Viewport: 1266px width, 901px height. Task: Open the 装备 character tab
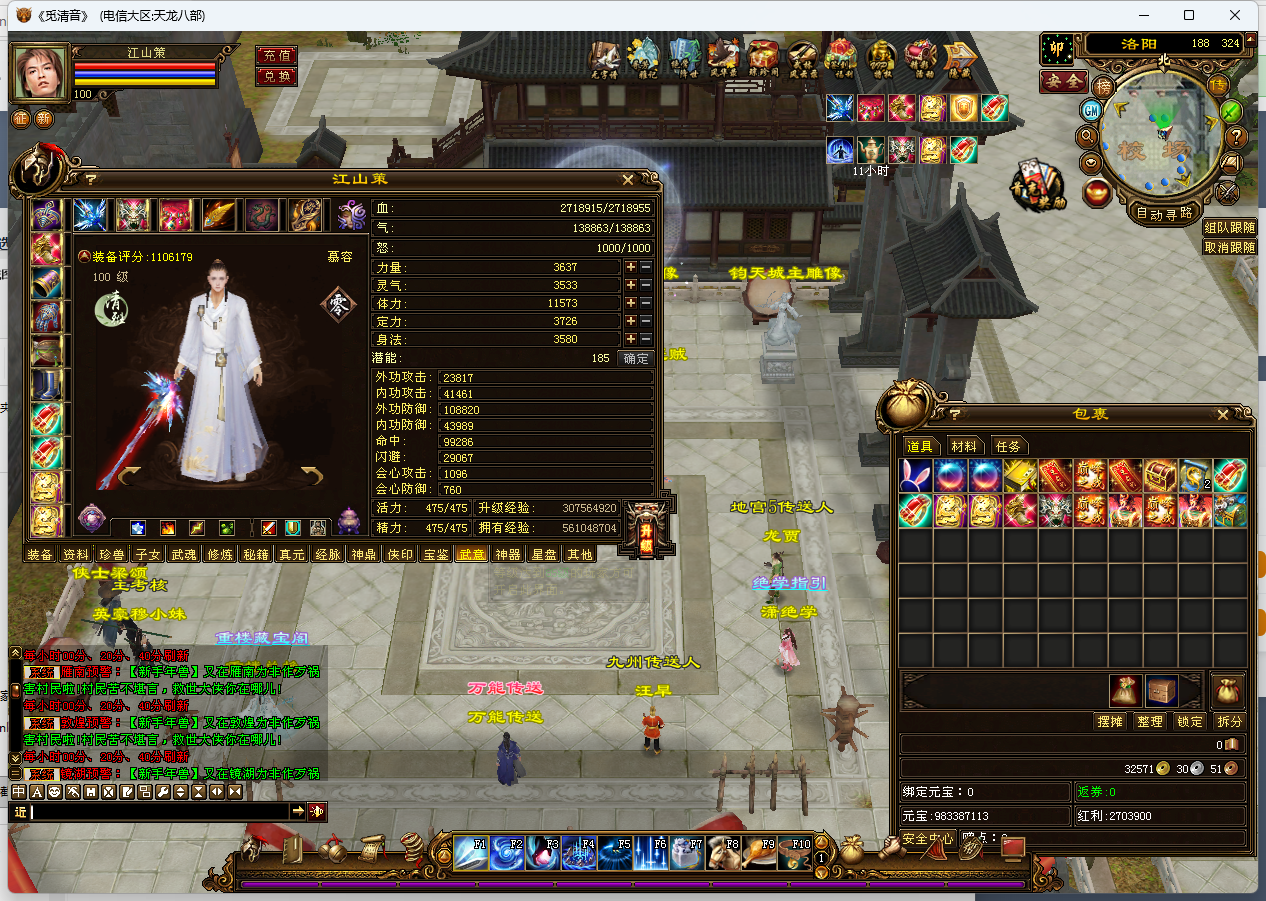(41, 554)
